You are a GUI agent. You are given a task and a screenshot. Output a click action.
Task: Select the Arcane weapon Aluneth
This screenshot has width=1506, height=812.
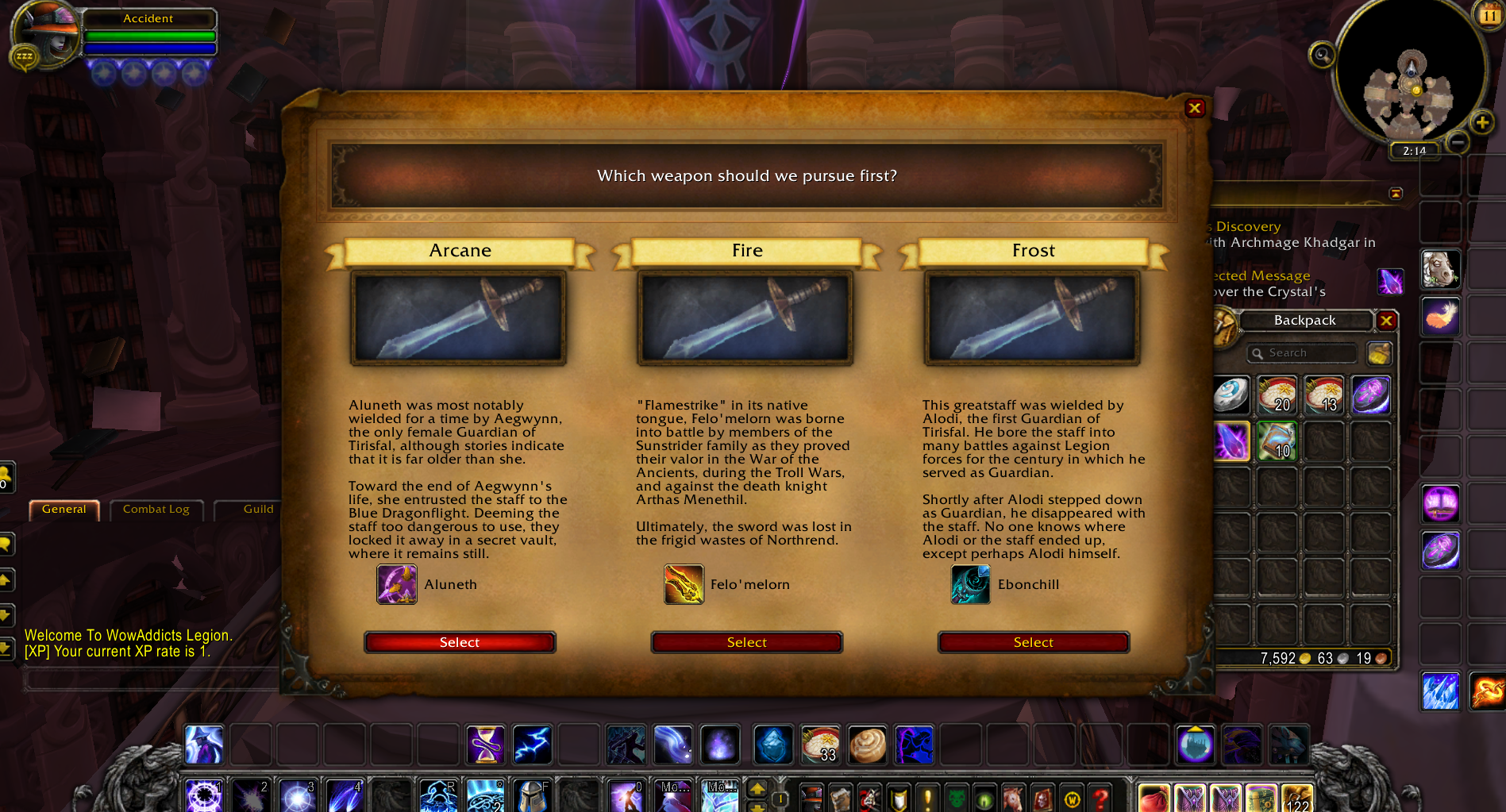460,642
